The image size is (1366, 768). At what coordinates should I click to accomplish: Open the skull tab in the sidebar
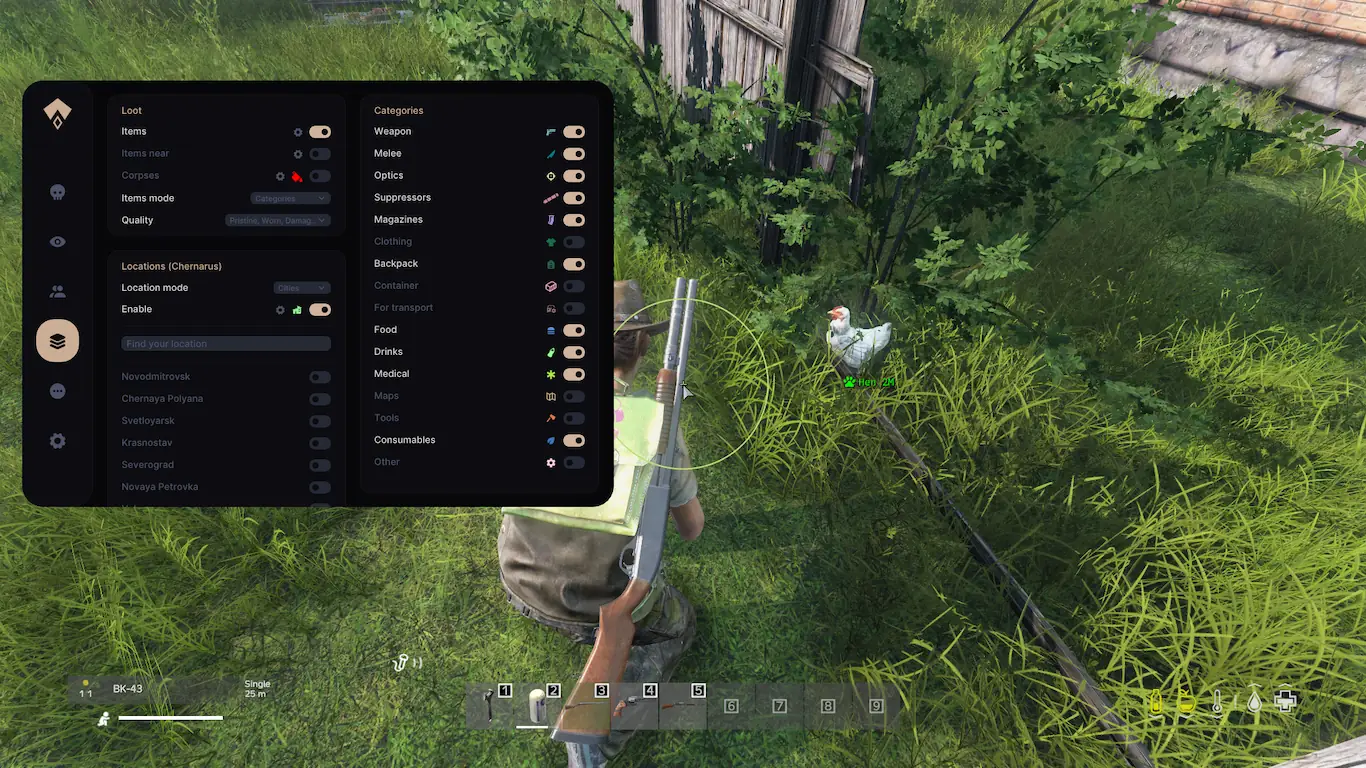58,192
